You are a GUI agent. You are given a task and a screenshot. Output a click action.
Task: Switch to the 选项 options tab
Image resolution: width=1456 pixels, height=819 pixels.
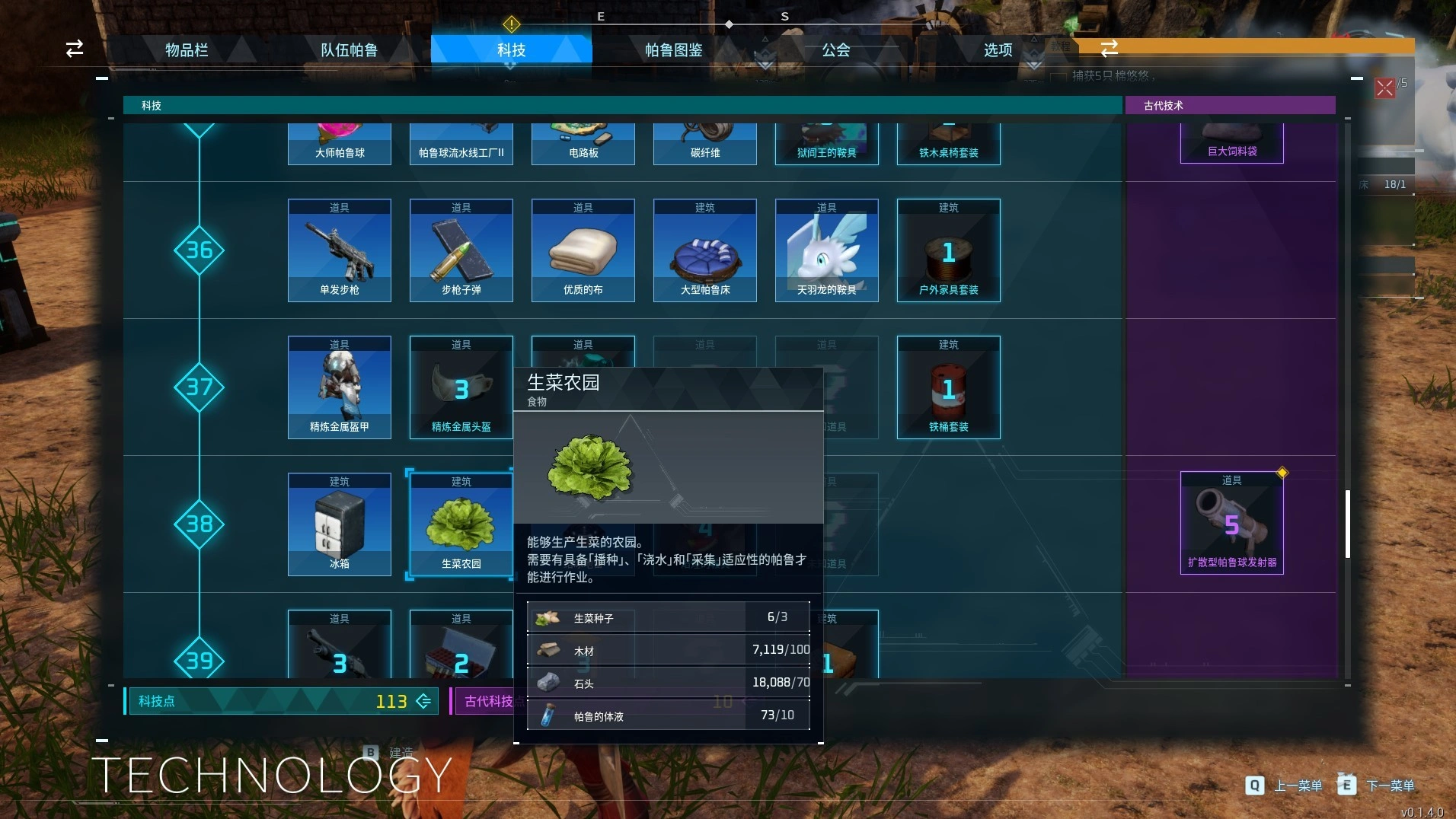[x=998, y=50]
